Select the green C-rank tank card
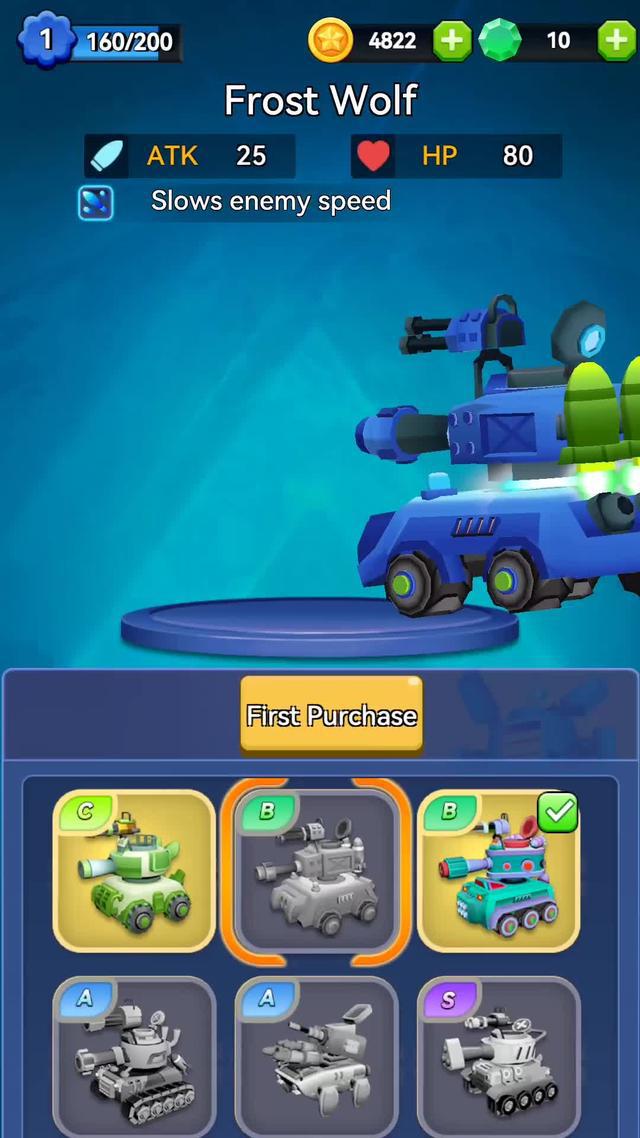Screen dimensions: 640x1138 tap(134, 868)
